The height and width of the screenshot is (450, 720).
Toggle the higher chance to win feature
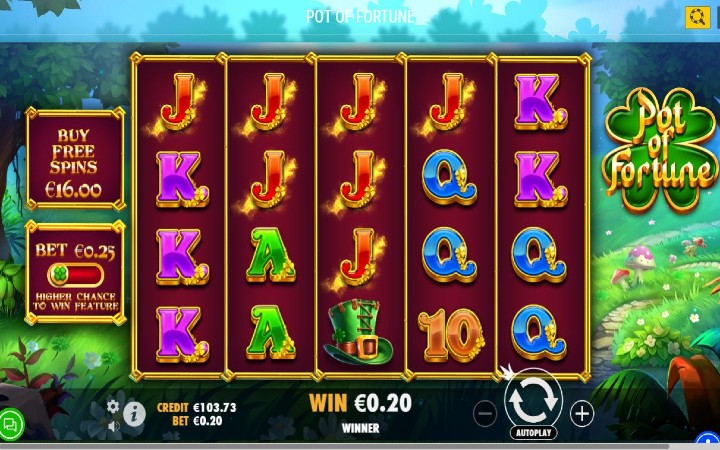(x=75, y=276)
